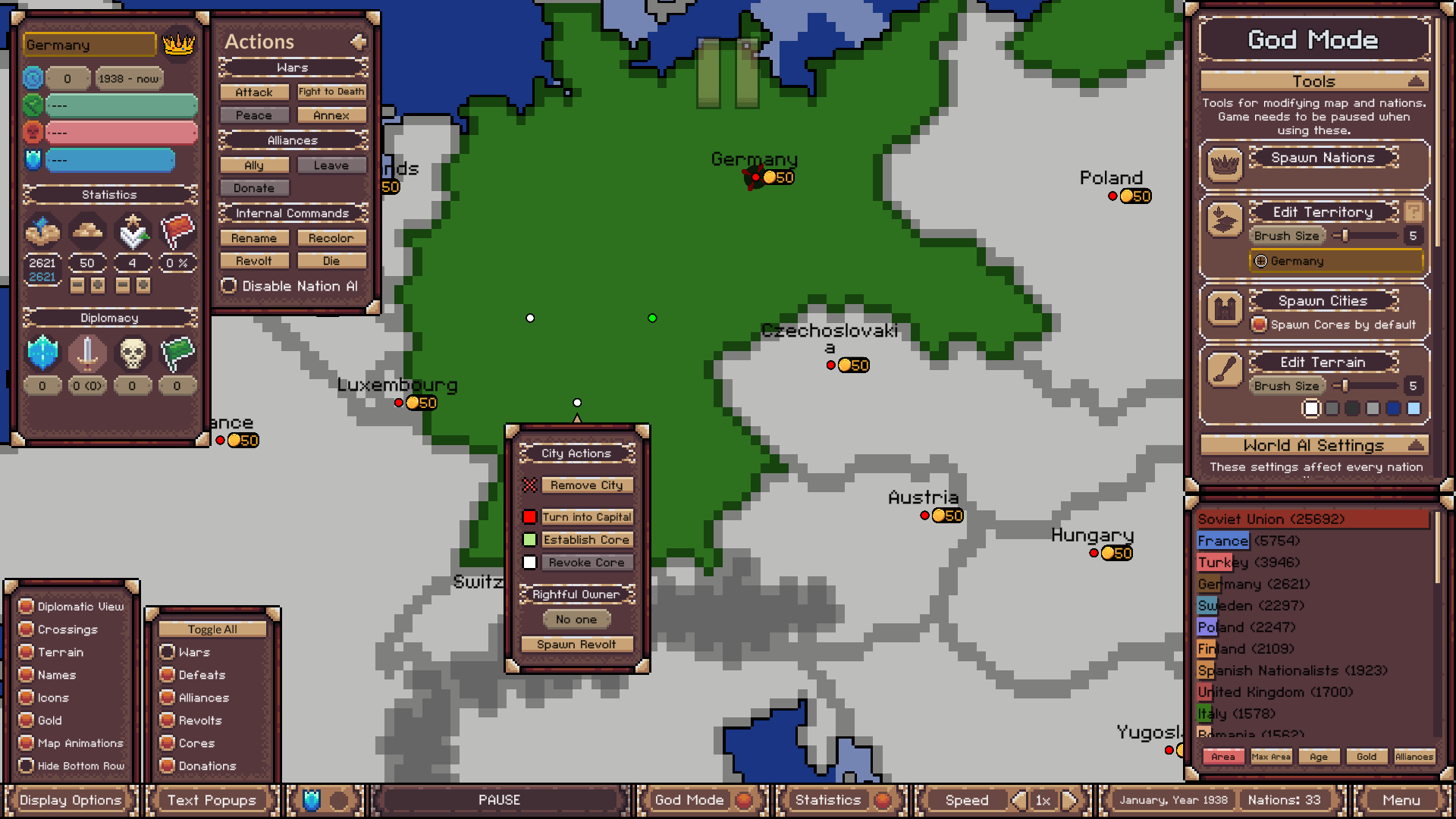Screen dimensions: 1456x819
Task: Choose Turn into Capital city action
Action: click(586, 516)
